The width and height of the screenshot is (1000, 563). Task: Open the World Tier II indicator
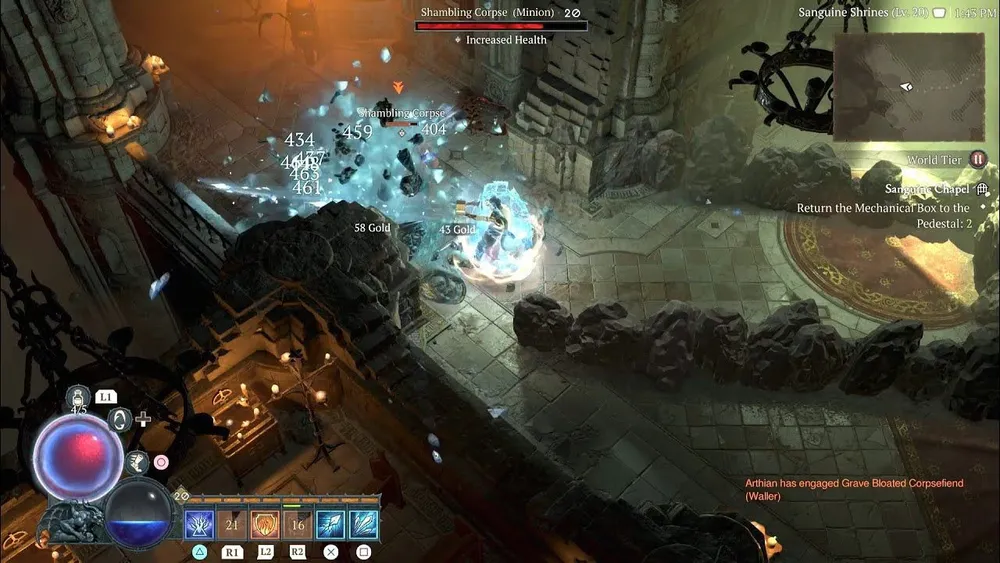pos(978,160)
